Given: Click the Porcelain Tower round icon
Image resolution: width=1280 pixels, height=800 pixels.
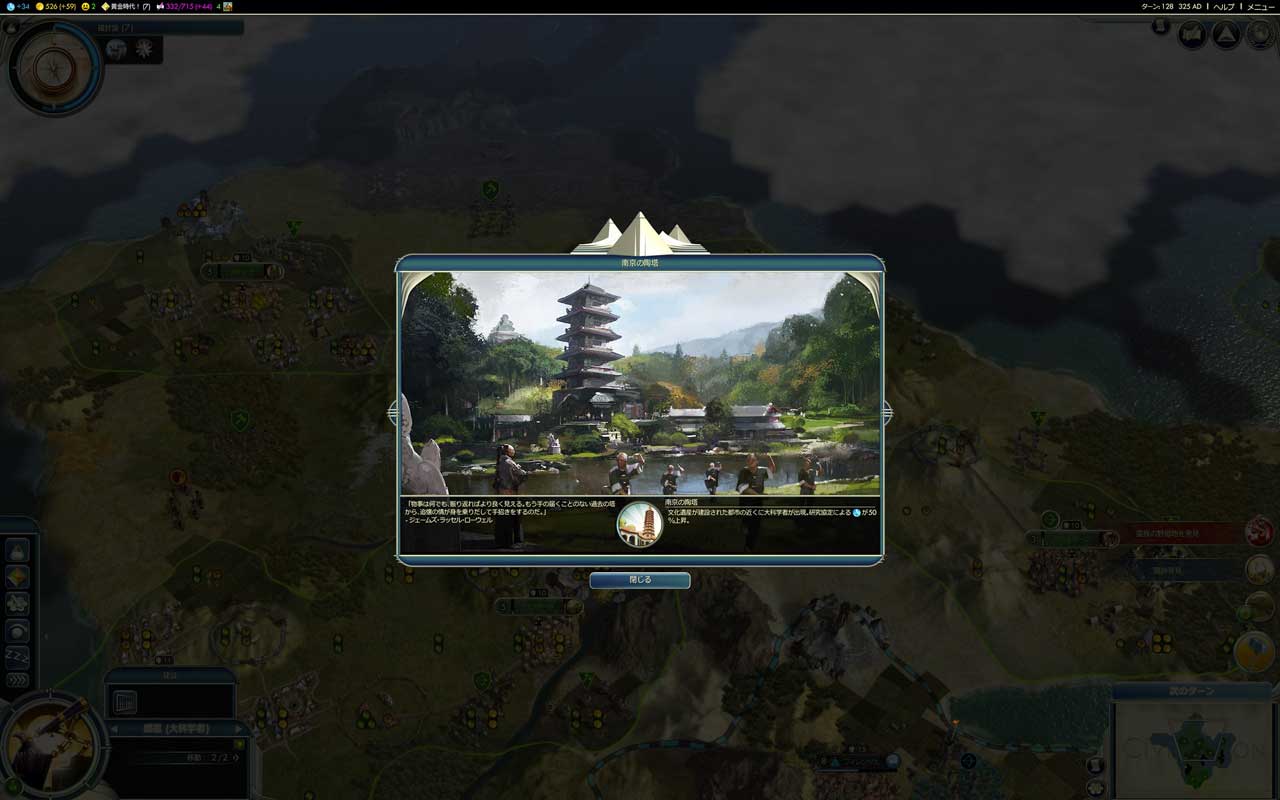Looking at the screenshot, I should 640,525.
